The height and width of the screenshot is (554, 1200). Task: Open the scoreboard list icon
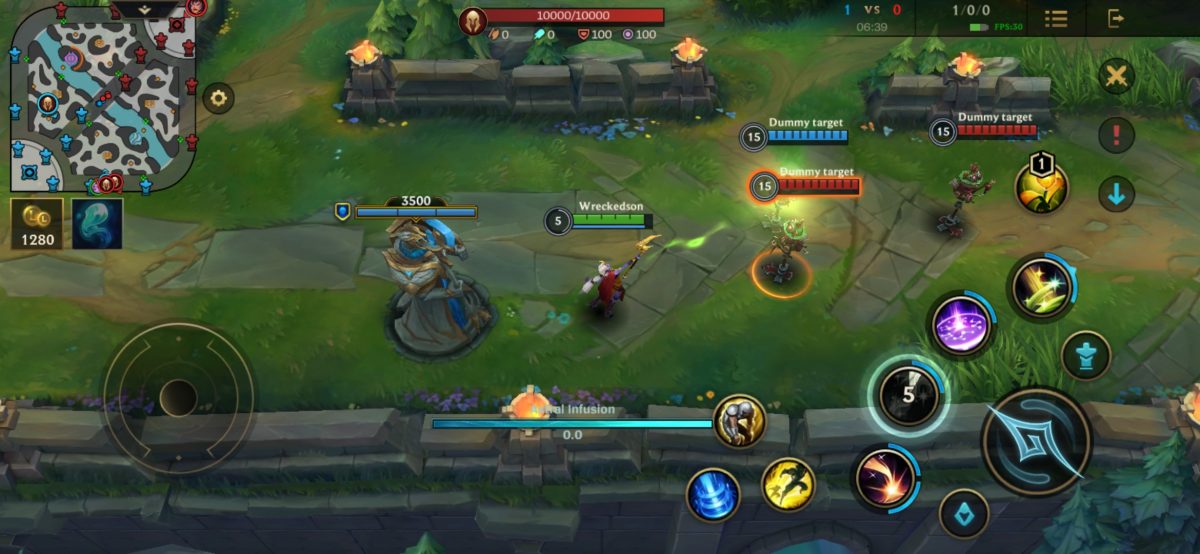click(1055, 18)
